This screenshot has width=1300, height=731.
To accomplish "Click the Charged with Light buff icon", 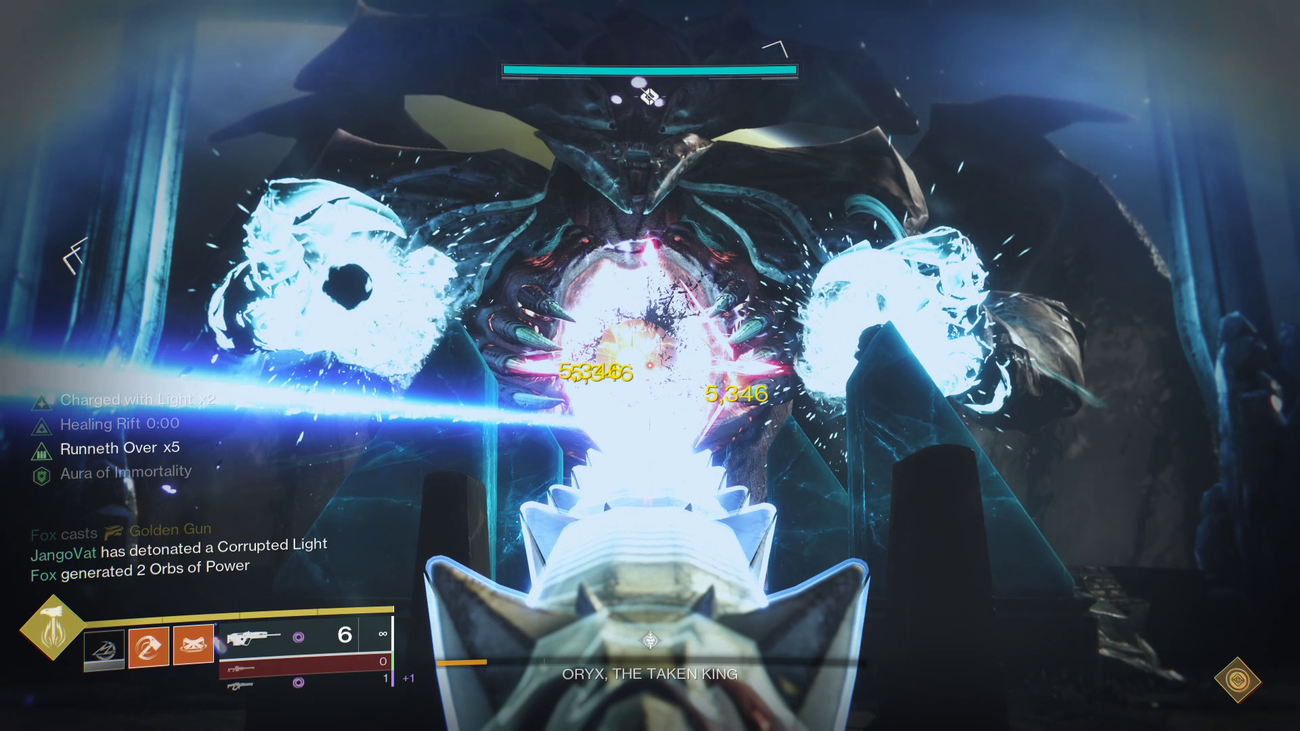I will (x=43, y=400).
